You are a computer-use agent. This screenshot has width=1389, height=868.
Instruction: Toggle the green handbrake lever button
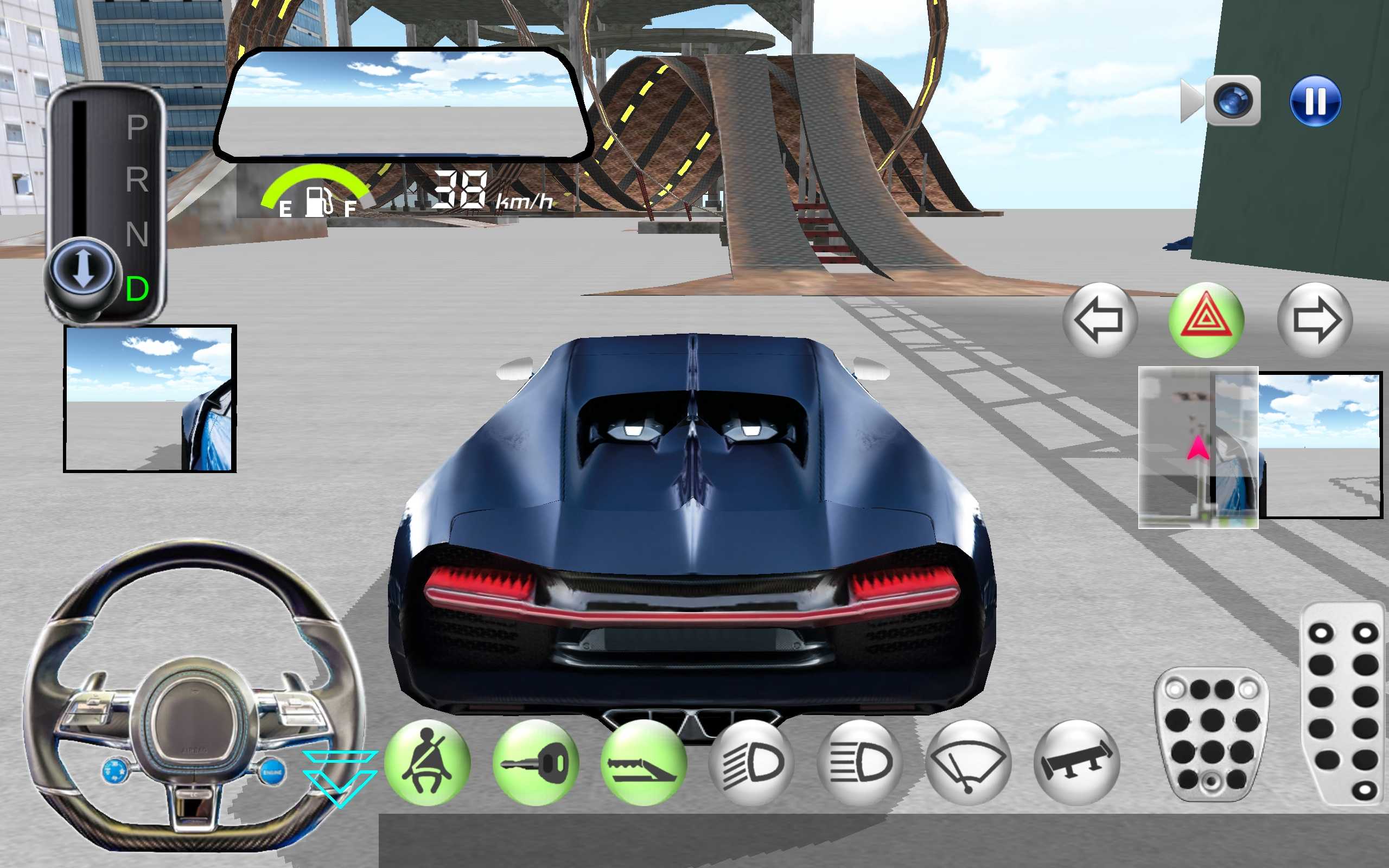coord(643,763)
